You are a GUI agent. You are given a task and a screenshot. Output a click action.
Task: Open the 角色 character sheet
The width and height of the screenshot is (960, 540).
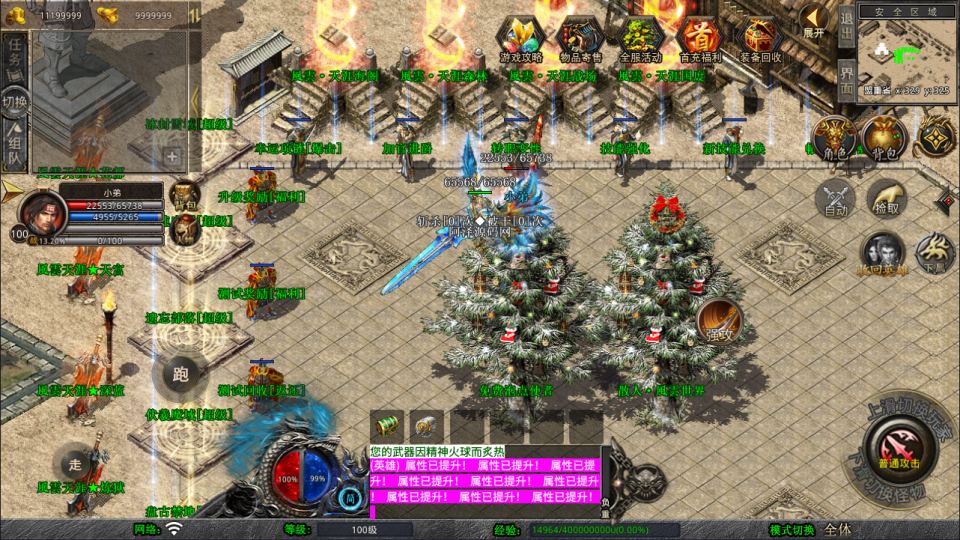click(x=832, y=139)
